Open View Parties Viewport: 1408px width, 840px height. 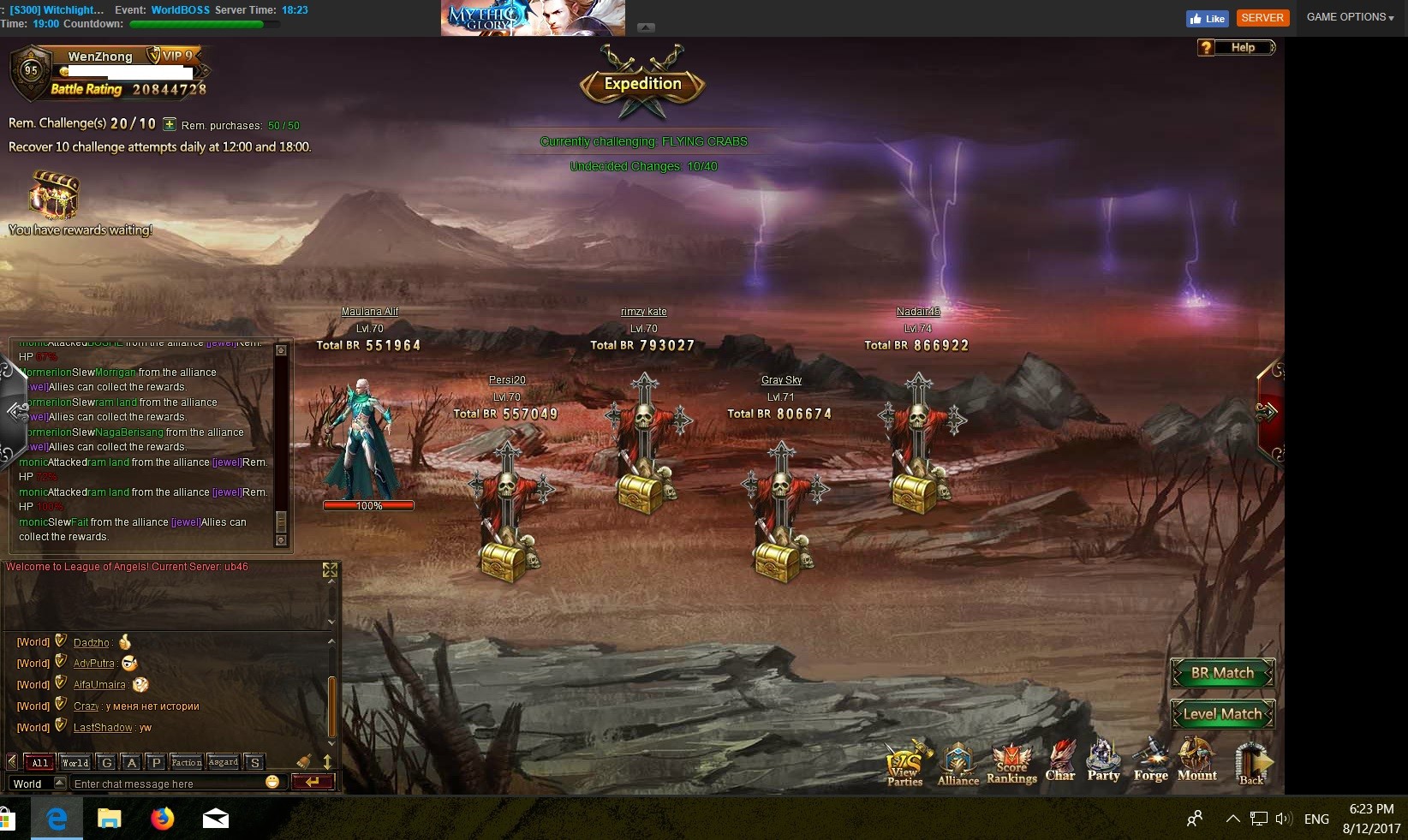[x=905, y=763]
